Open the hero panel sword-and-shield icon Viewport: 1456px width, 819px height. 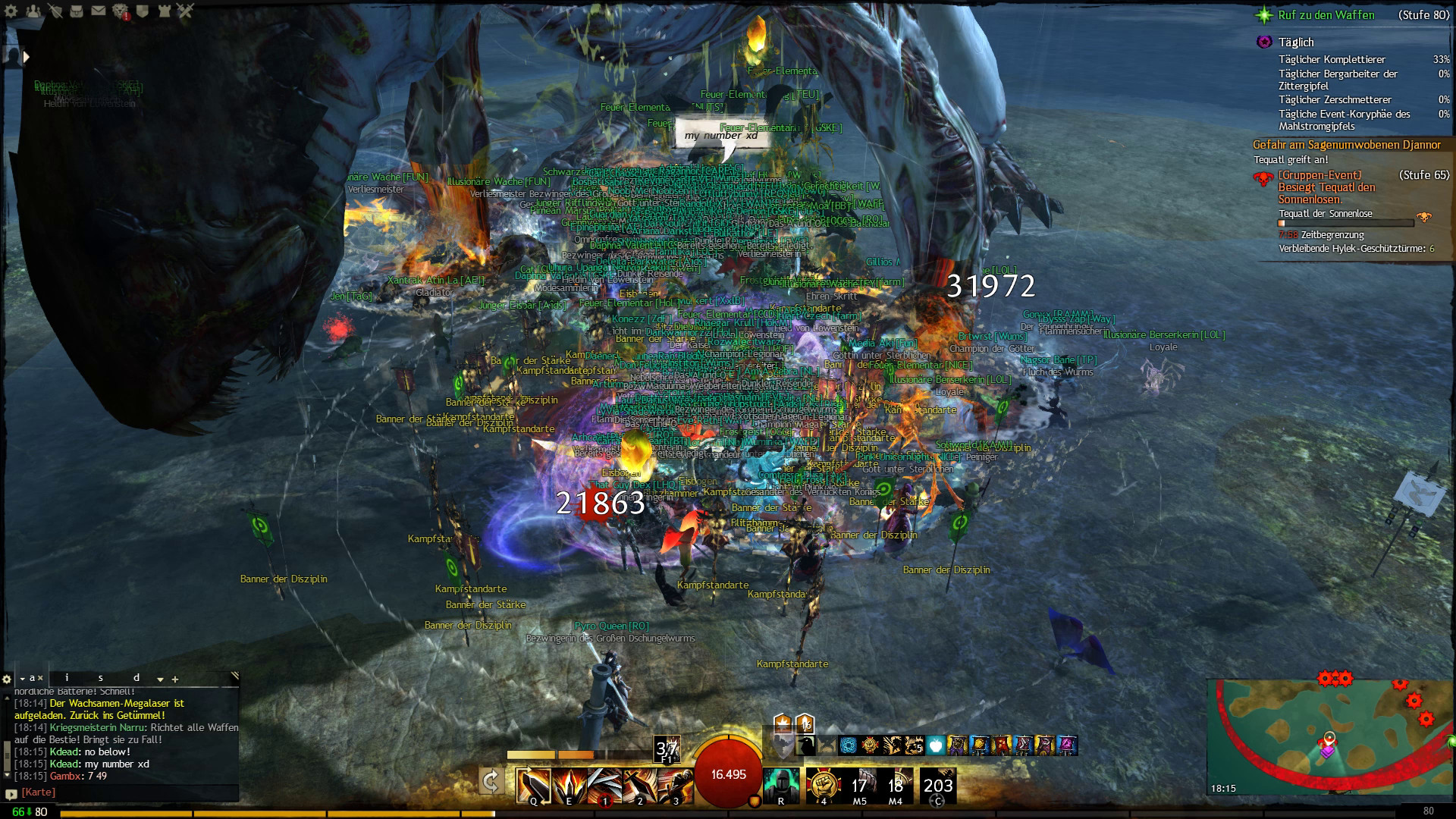[55, 11]
